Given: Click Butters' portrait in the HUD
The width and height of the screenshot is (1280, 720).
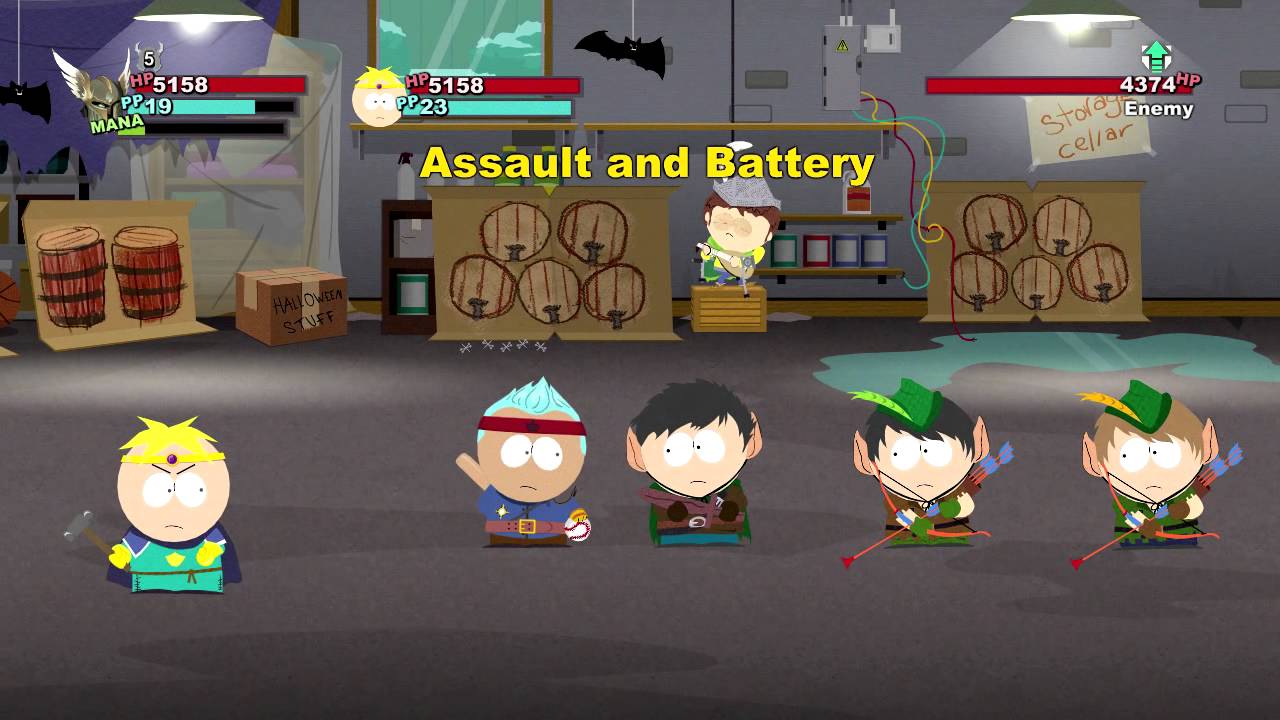Looking at the screenshot, I should [x=375, y=95].
